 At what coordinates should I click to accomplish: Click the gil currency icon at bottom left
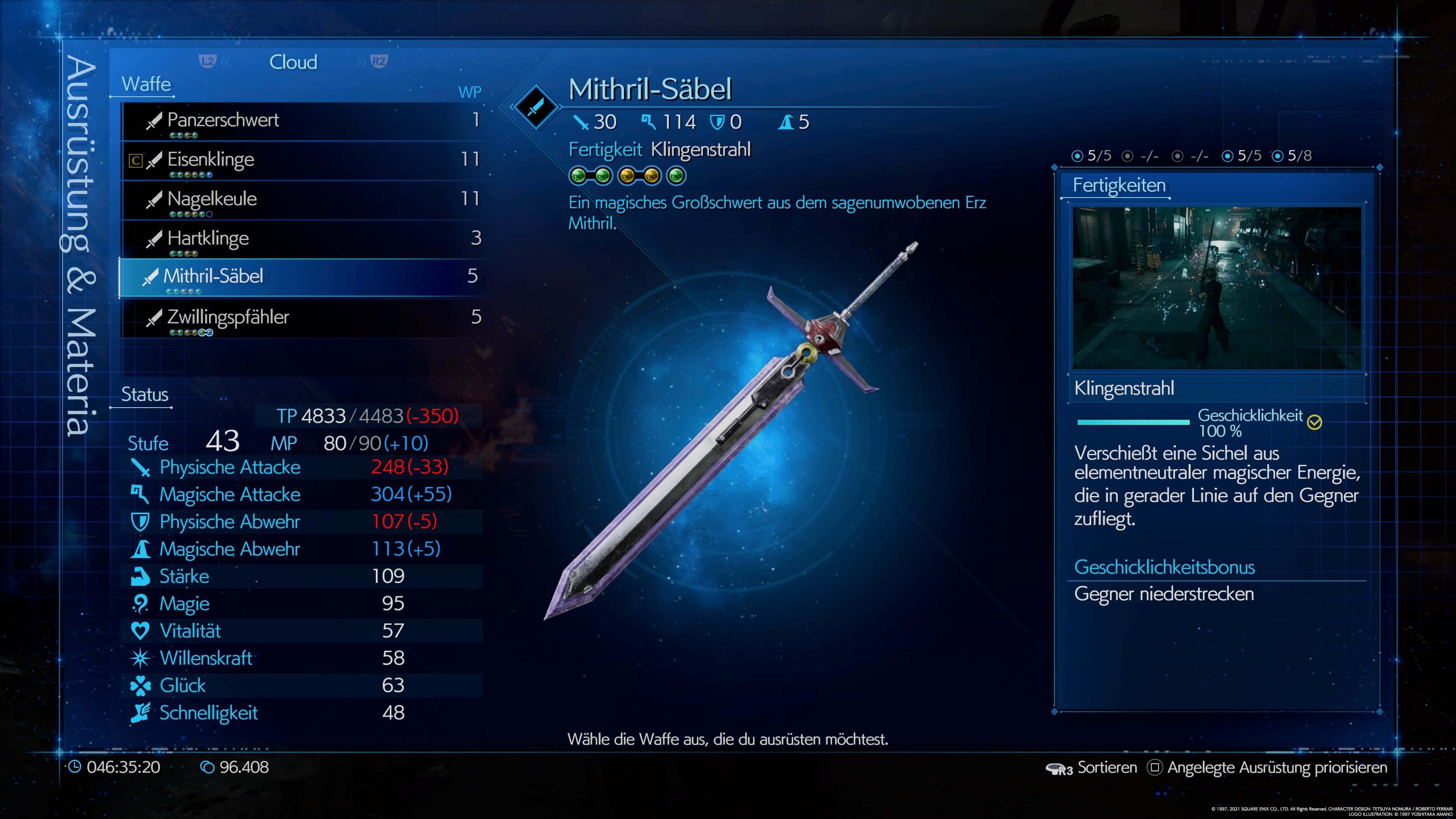pos(207,767)
